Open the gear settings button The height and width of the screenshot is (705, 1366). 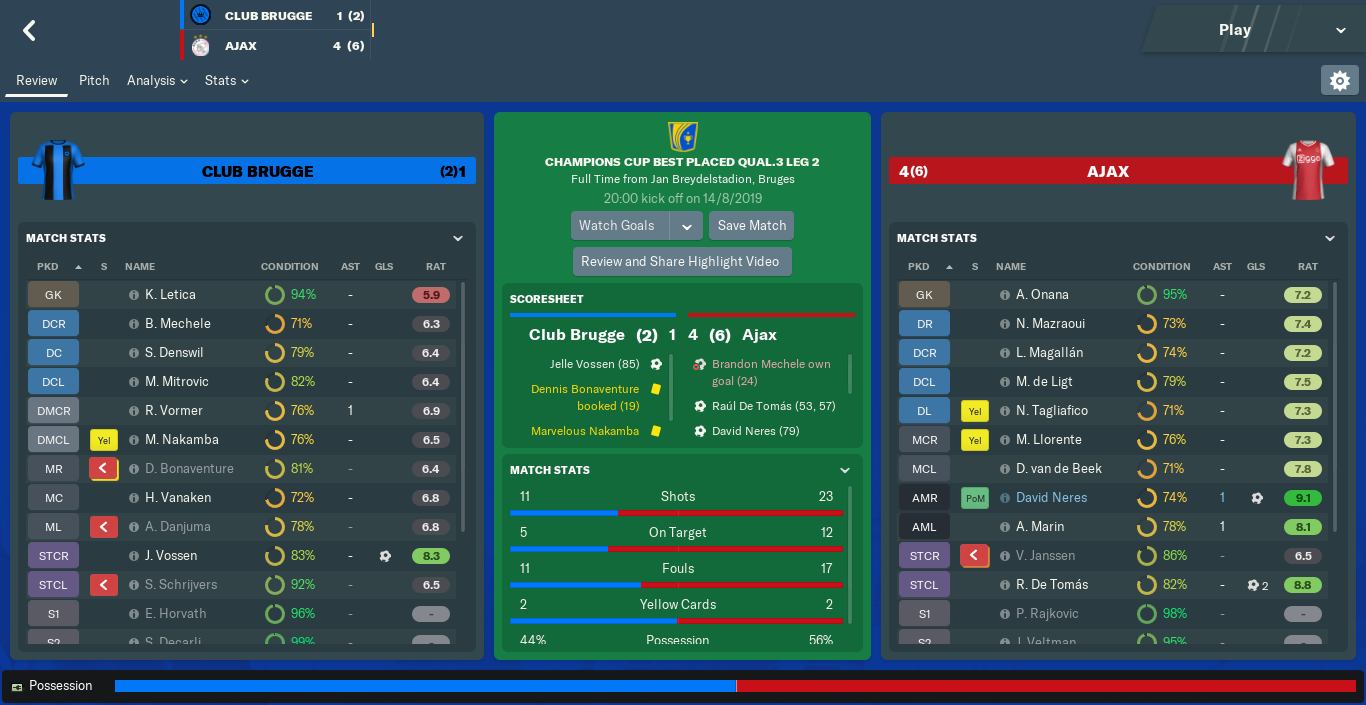point(1339,80)
